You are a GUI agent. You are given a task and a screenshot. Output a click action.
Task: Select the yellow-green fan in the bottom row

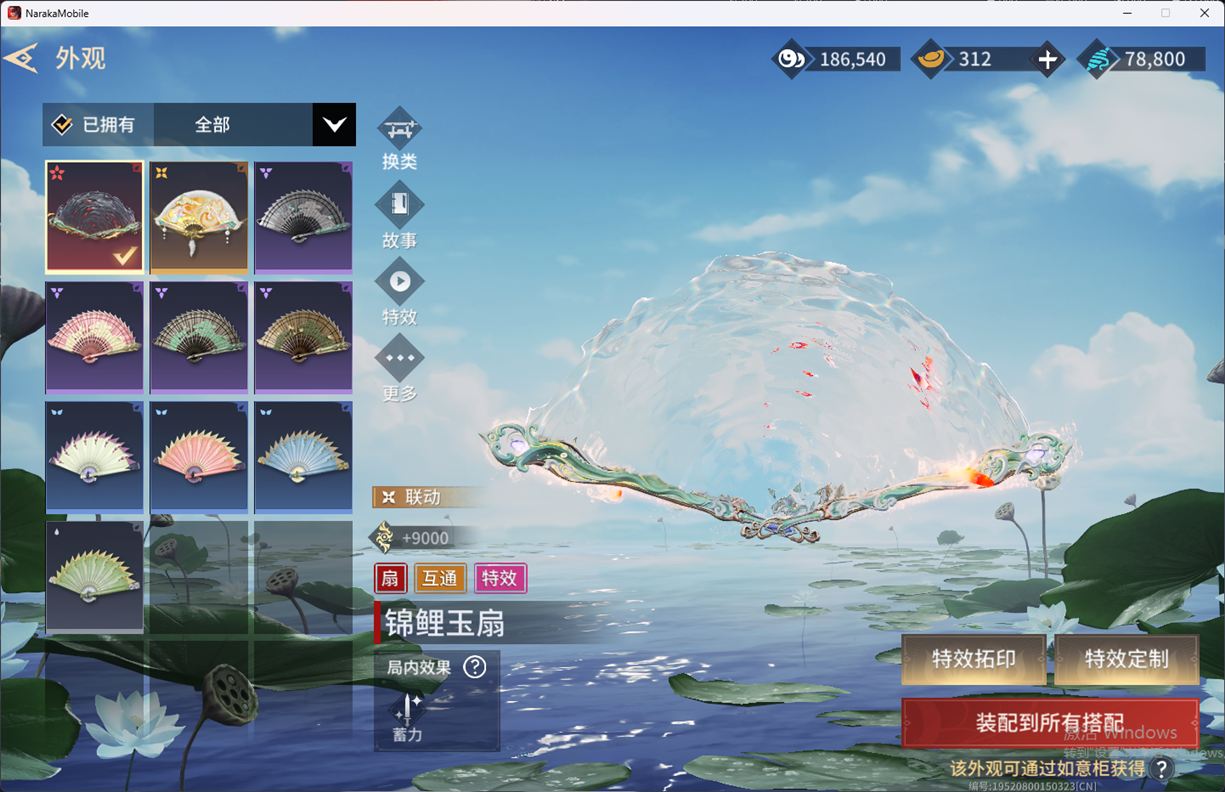95,577
